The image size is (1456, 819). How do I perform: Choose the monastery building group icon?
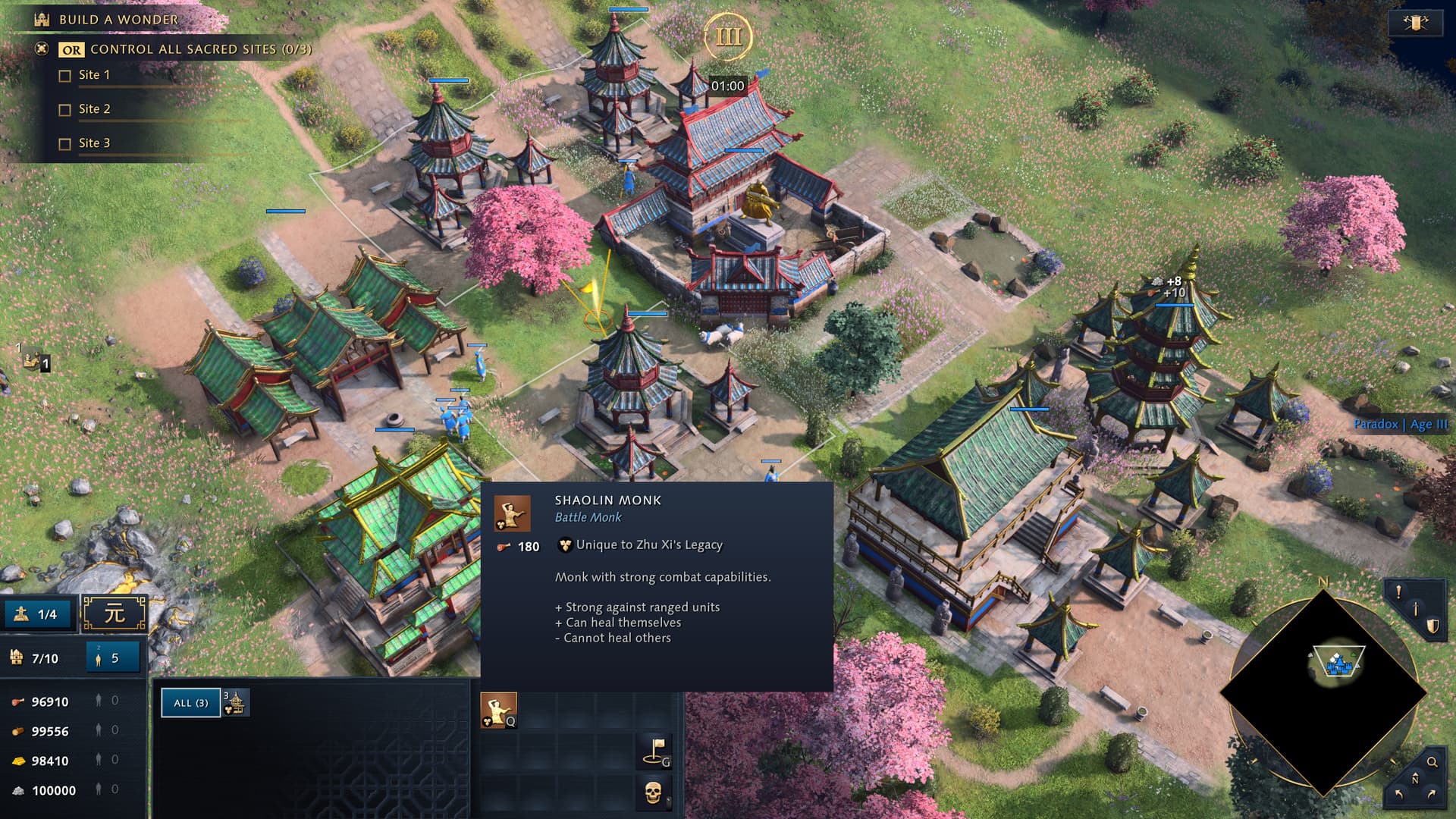(236, 703)
